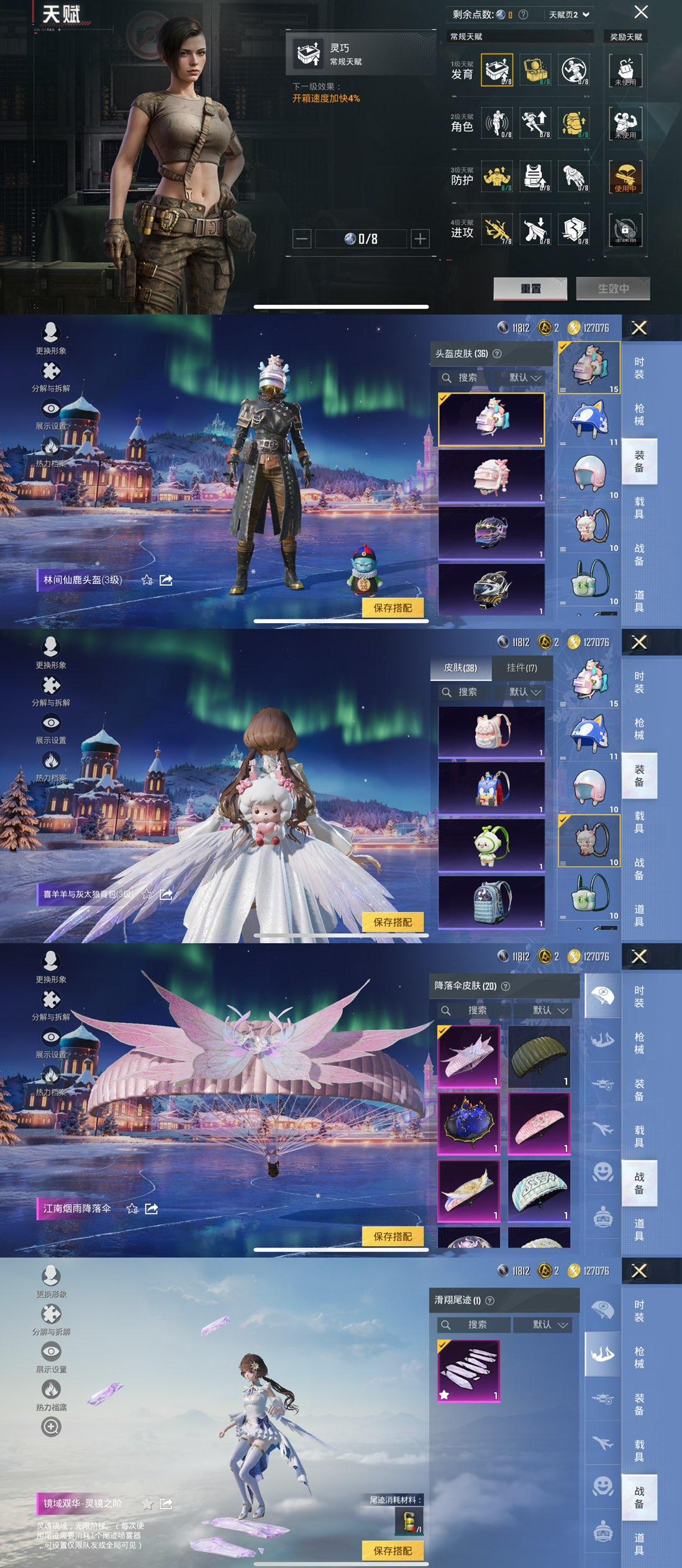The height and width of the screenshot is (1568, 682).
Task: Select the 生效中 button
Action: [x=612, y=288]
